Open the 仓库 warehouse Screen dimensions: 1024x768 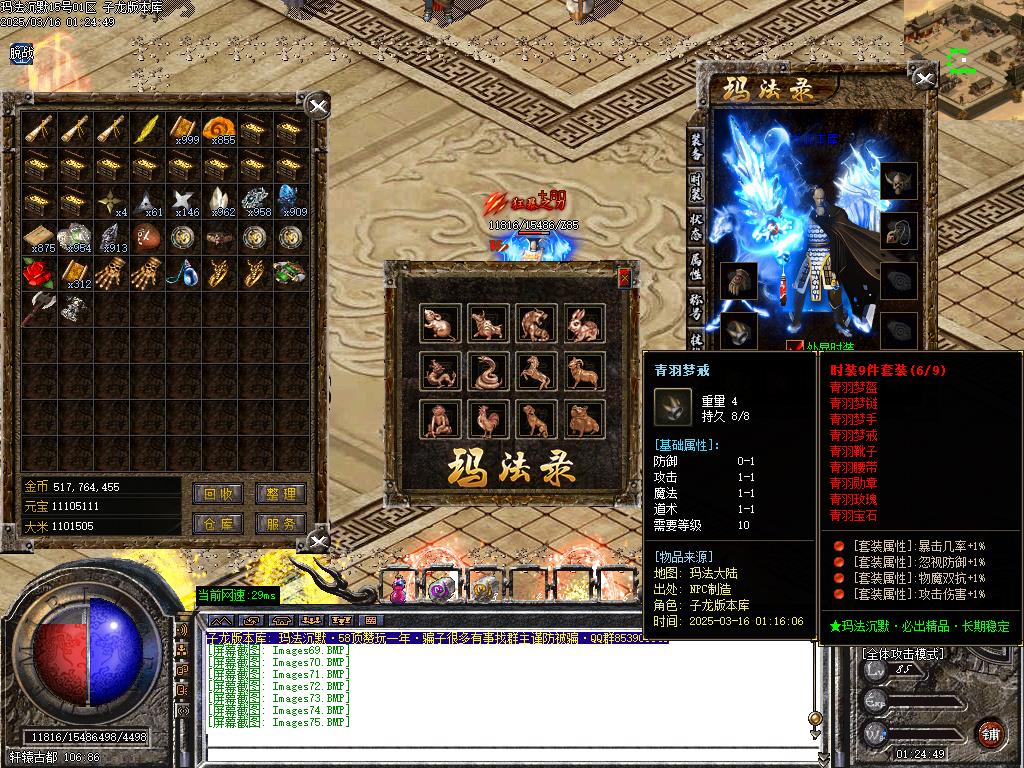(218, 523)
